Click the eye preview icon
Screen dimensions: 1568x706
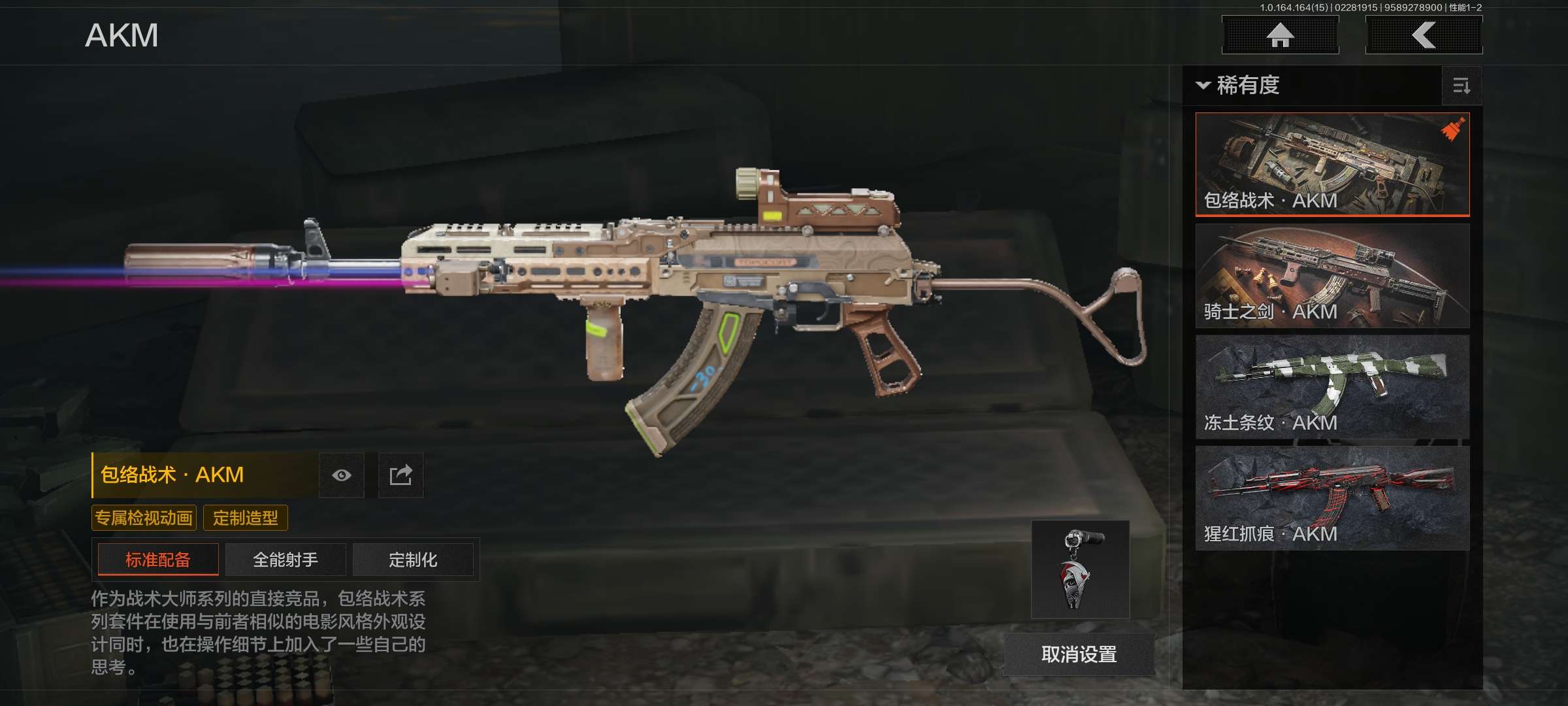pyautogui.click(x=342, y=475)
